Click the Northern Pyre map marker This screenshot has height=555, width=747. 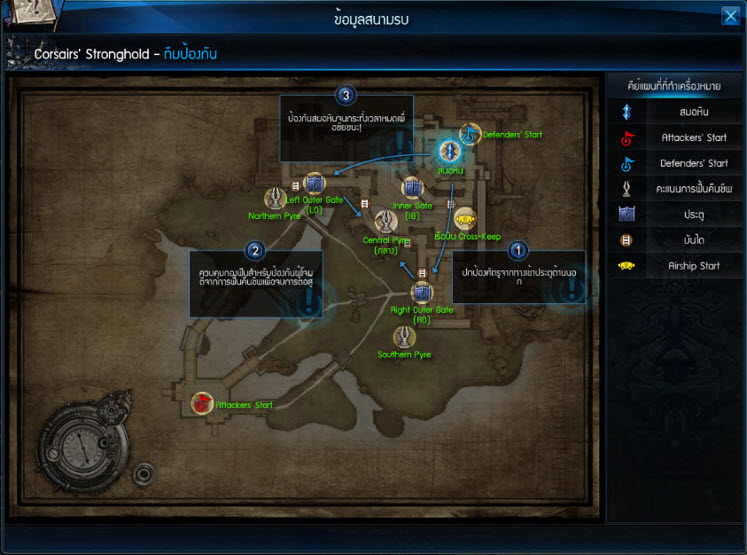tap(275, 199)
